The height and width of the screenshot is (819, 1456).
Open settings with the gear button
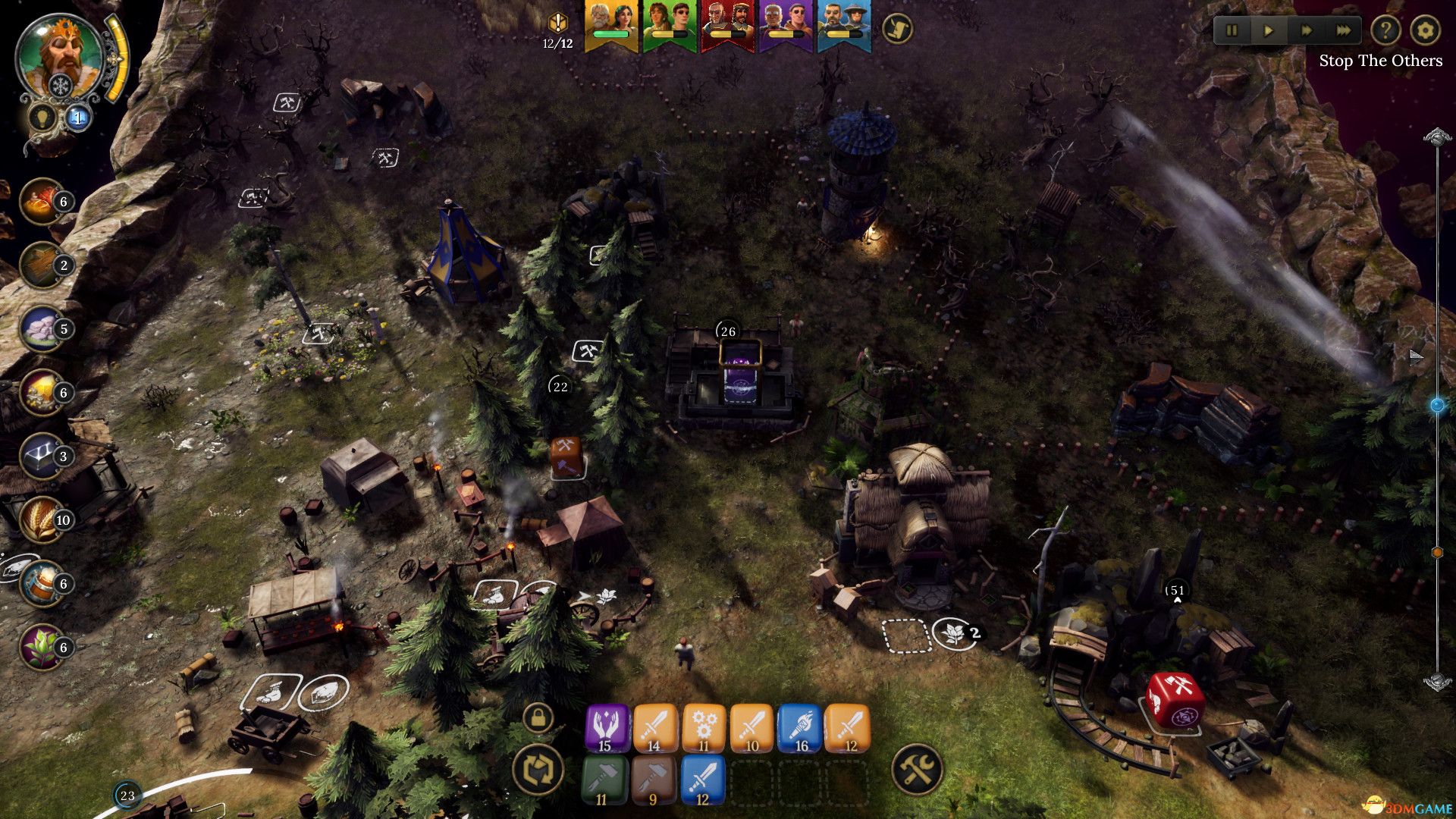(1425, 31)
